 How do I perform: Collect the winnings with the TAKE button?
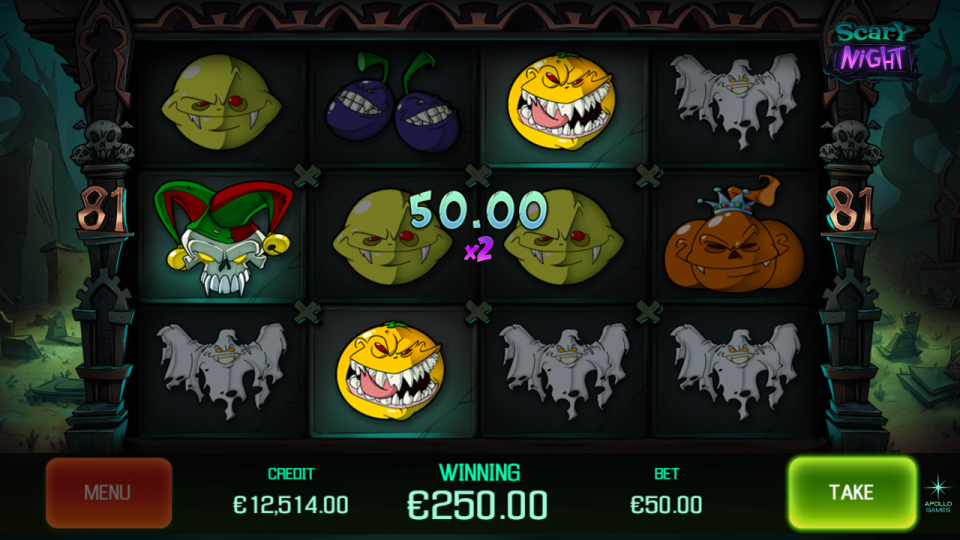851,492
